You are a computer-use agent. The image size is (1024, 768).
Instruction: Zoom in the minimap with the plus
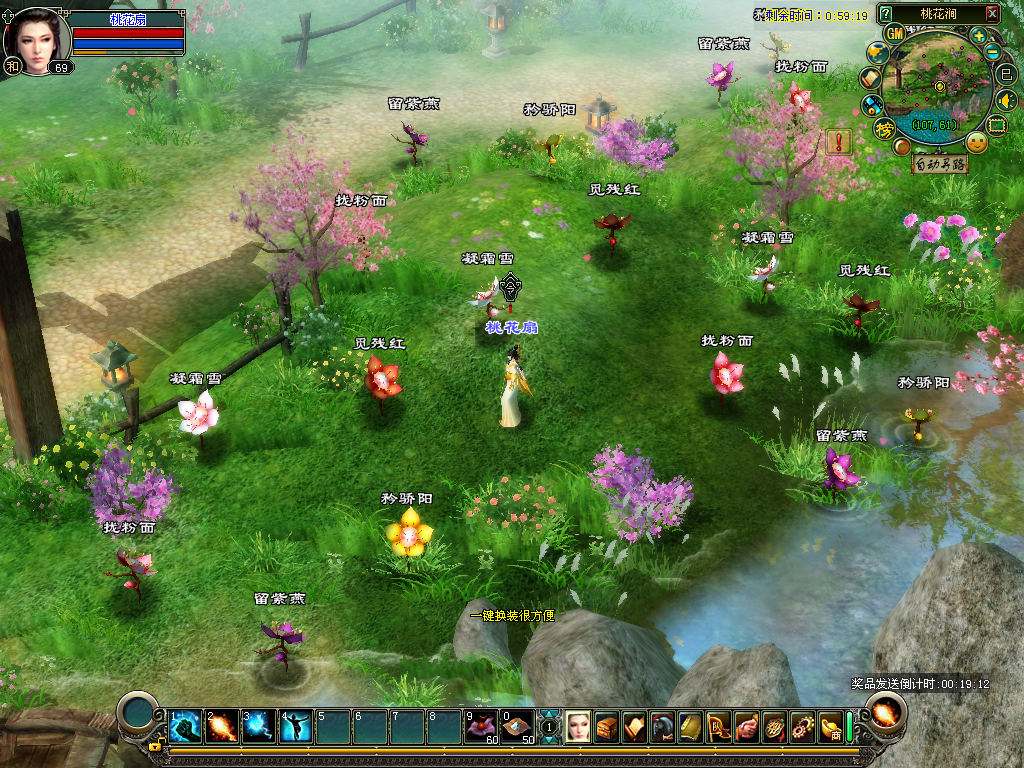coord(979,36)
